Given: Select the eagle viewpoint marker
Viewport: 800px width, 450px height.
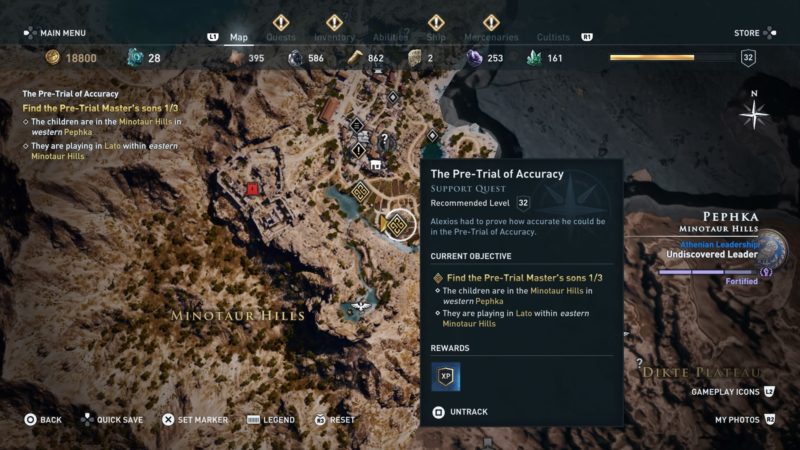Looking at the screenshot, I should point(359,308).
